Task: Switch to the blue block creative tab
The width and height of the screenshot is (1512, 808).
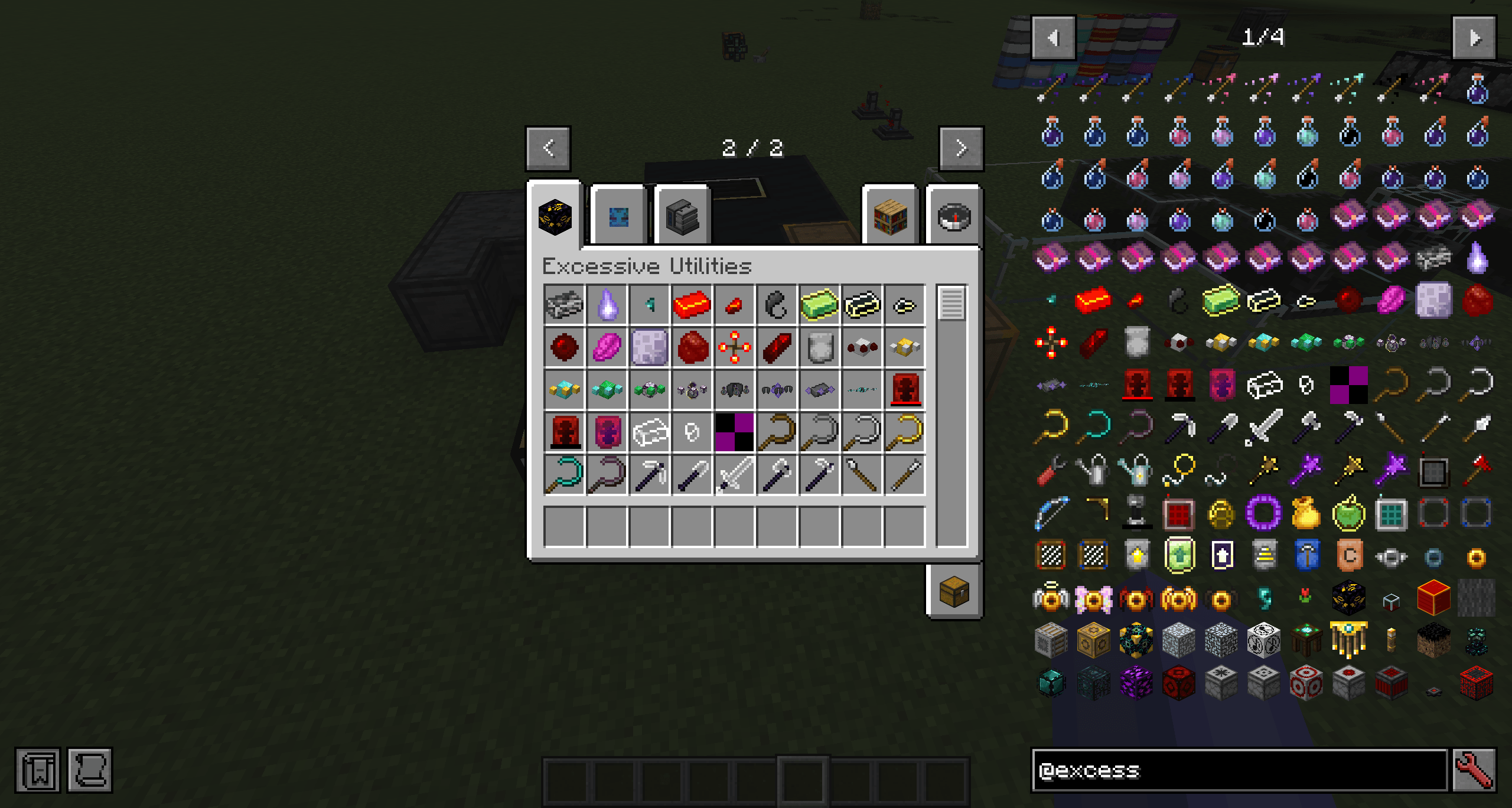Action: (x=618, y=216)
